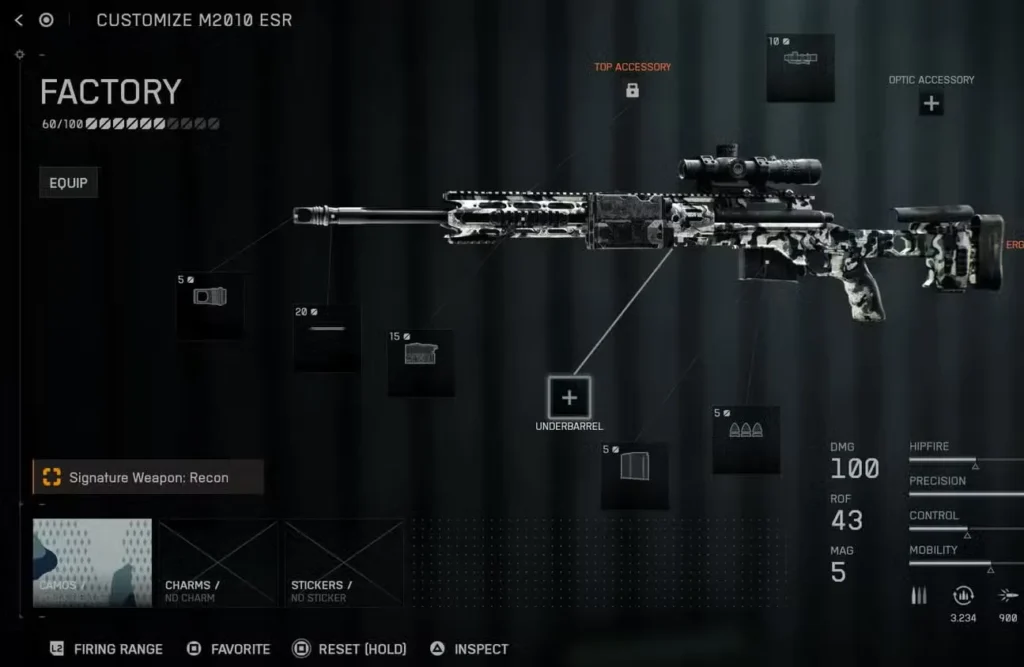
Task: Open the barrel attachment slot costing 20
Action: 326,337
